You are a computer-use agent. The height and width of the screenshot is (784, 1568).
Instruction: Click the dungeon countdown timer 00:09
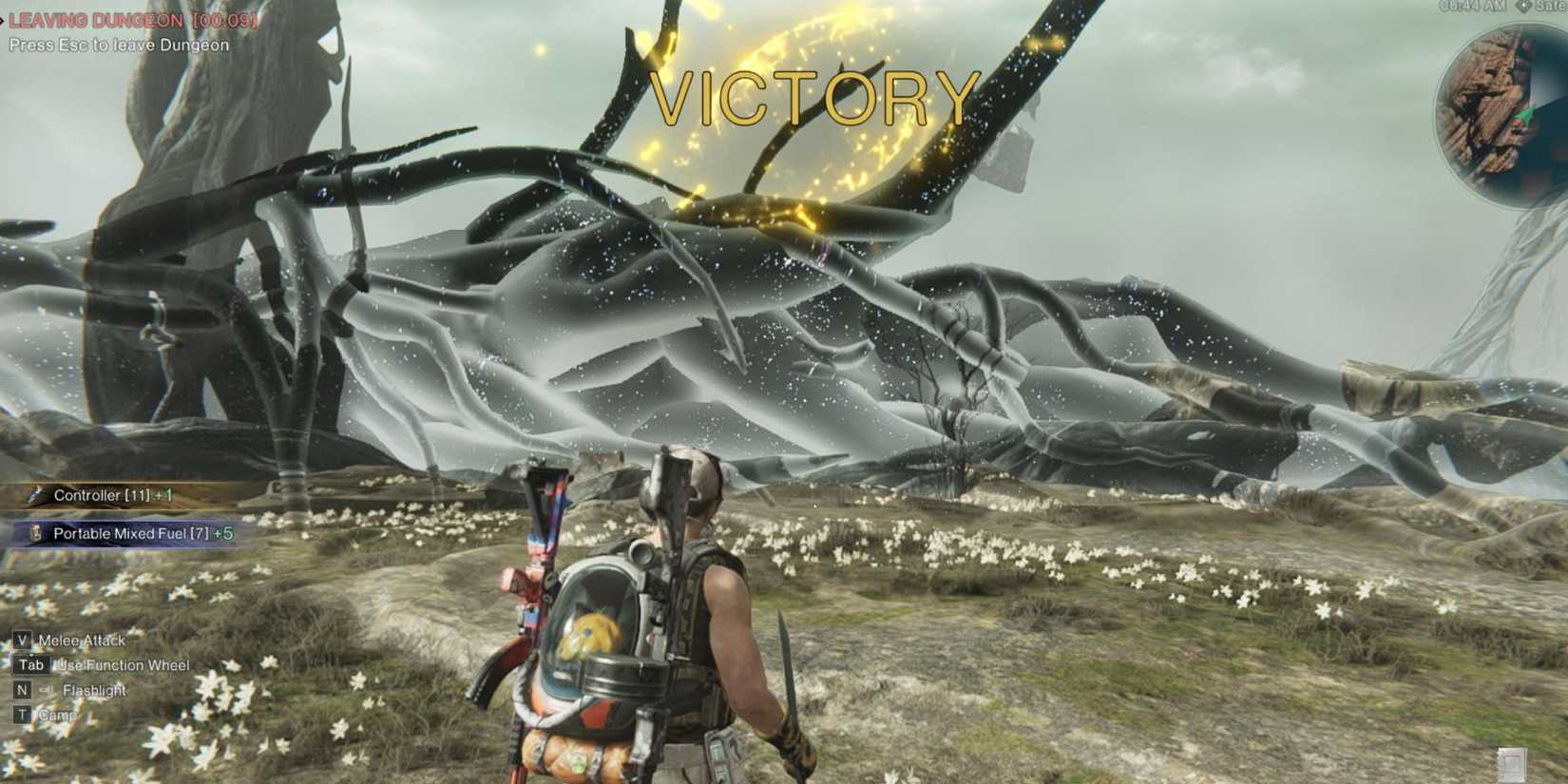225,20
